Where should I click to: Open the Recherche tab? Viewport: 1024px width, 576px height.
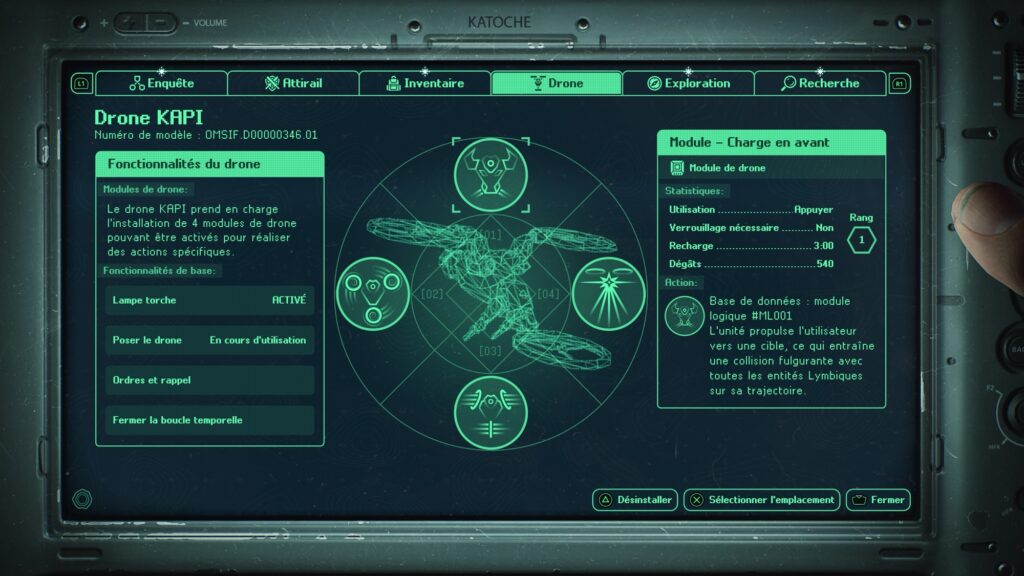(820, 83)
